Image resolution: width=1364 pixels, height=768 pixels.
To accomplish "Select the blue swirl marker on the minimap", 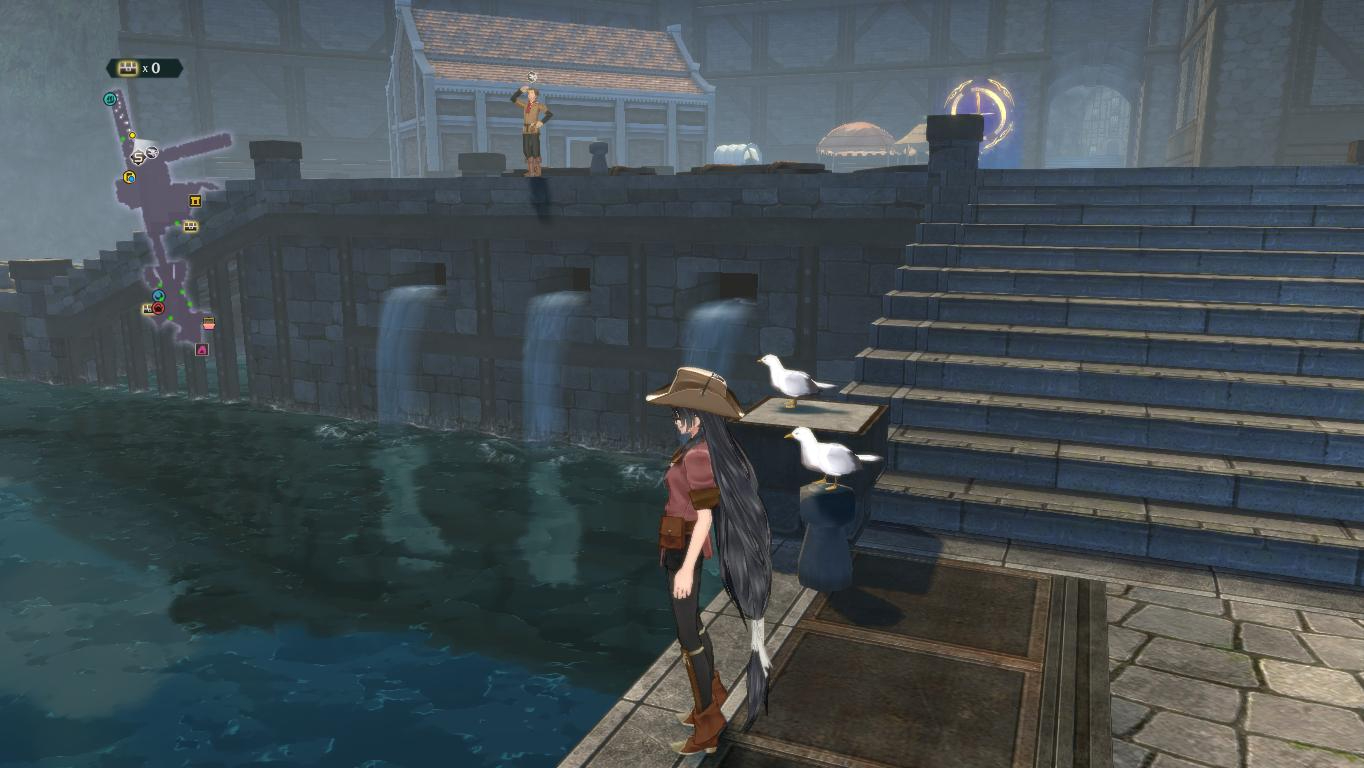I will click(x=158, y=296).
